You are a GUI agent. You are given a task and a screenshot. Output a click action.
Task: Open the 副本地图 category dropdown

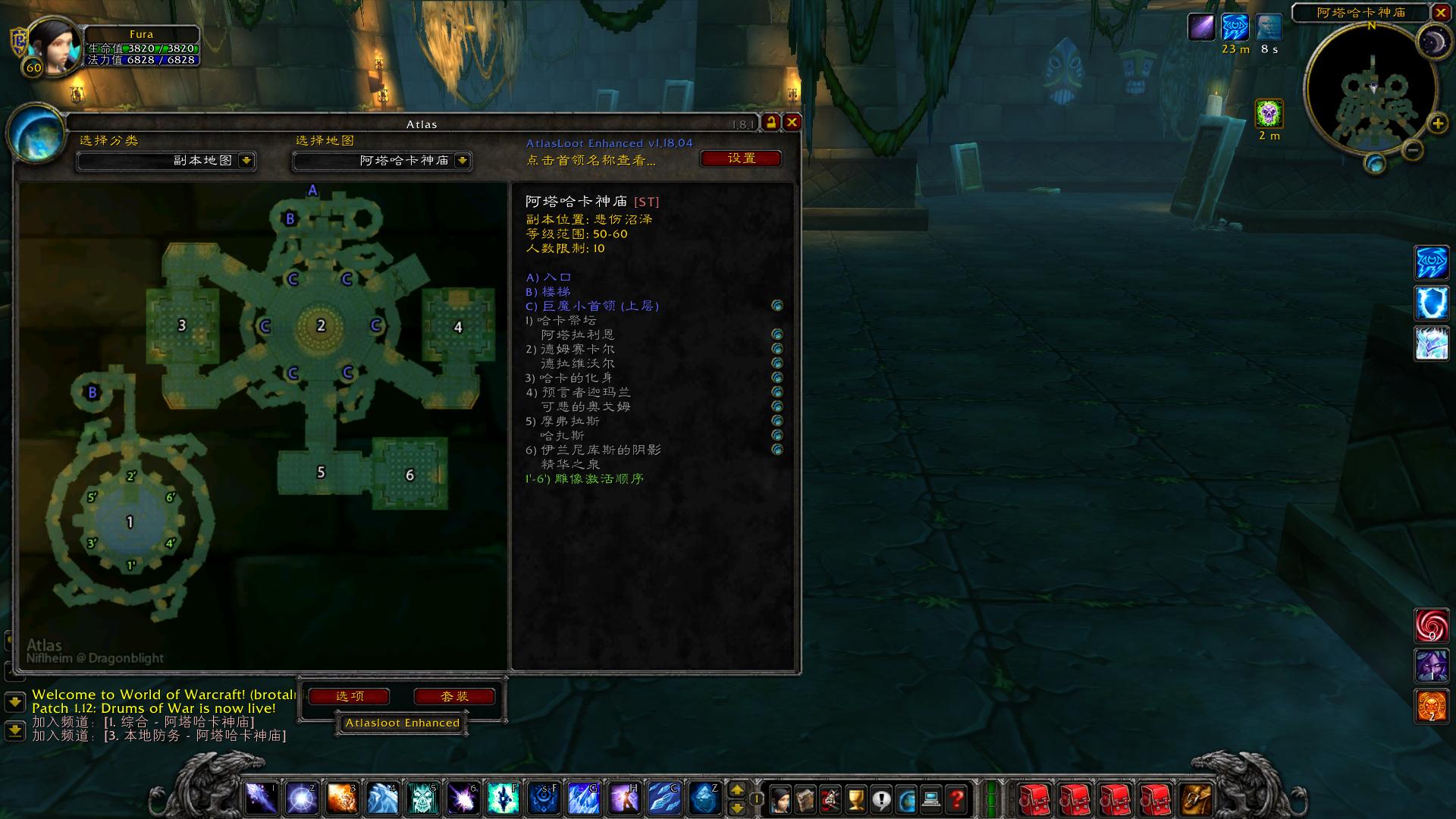coord(246,161)
